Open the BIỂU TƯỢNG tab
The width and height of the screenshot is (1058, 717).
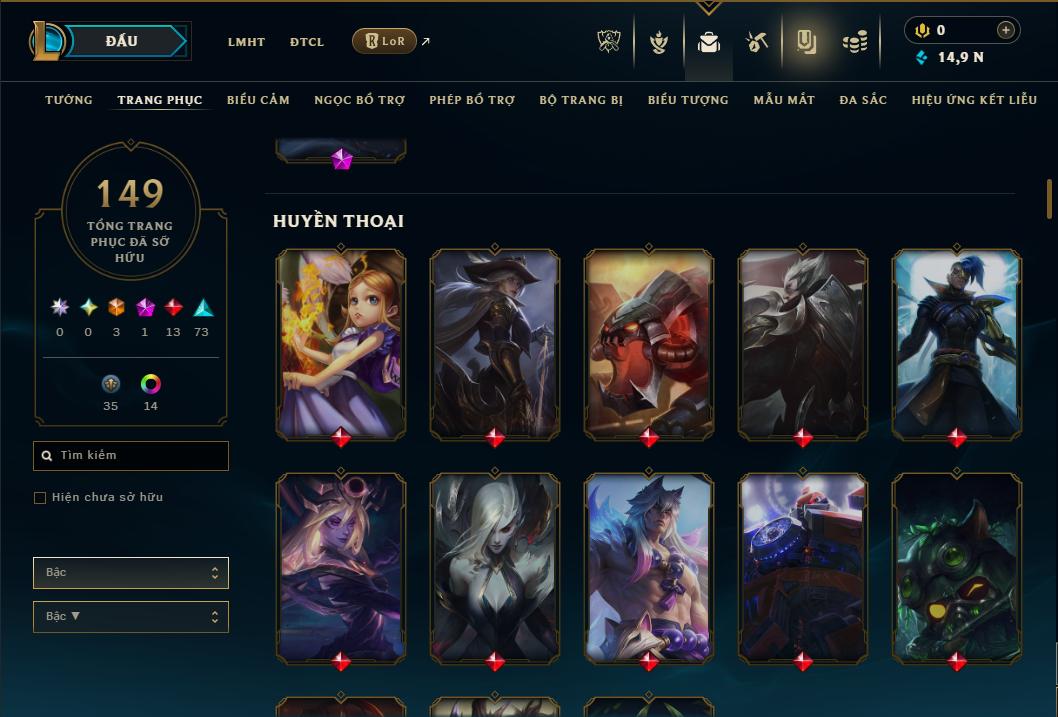tap(688, 100)
